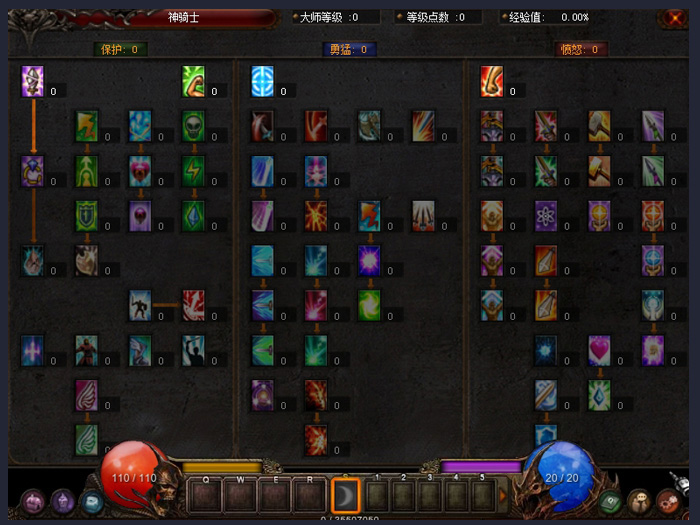Screen dimensions: 700x525
Task: Pick the green flexing arm skill
Action: [194, 81]
